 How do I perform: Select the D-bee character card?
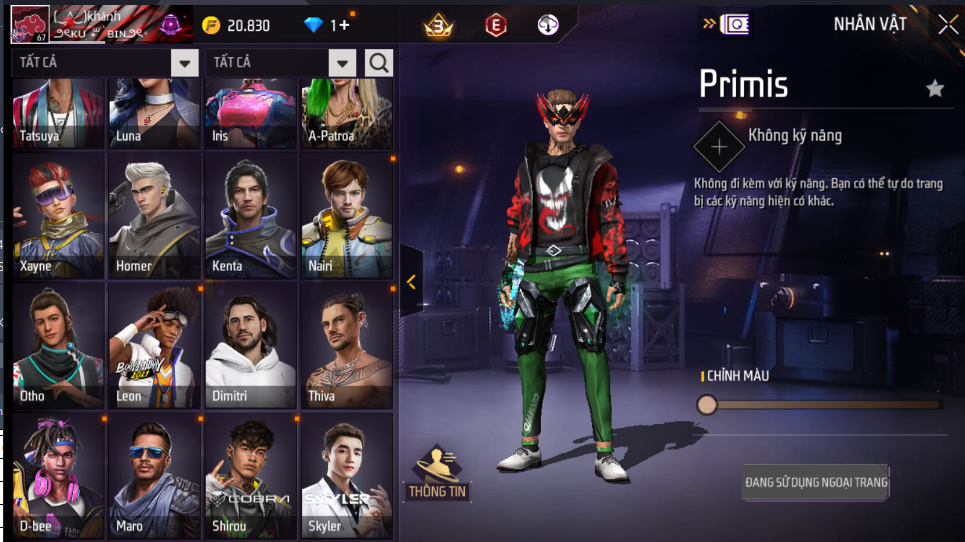click(x=59, y=475)
